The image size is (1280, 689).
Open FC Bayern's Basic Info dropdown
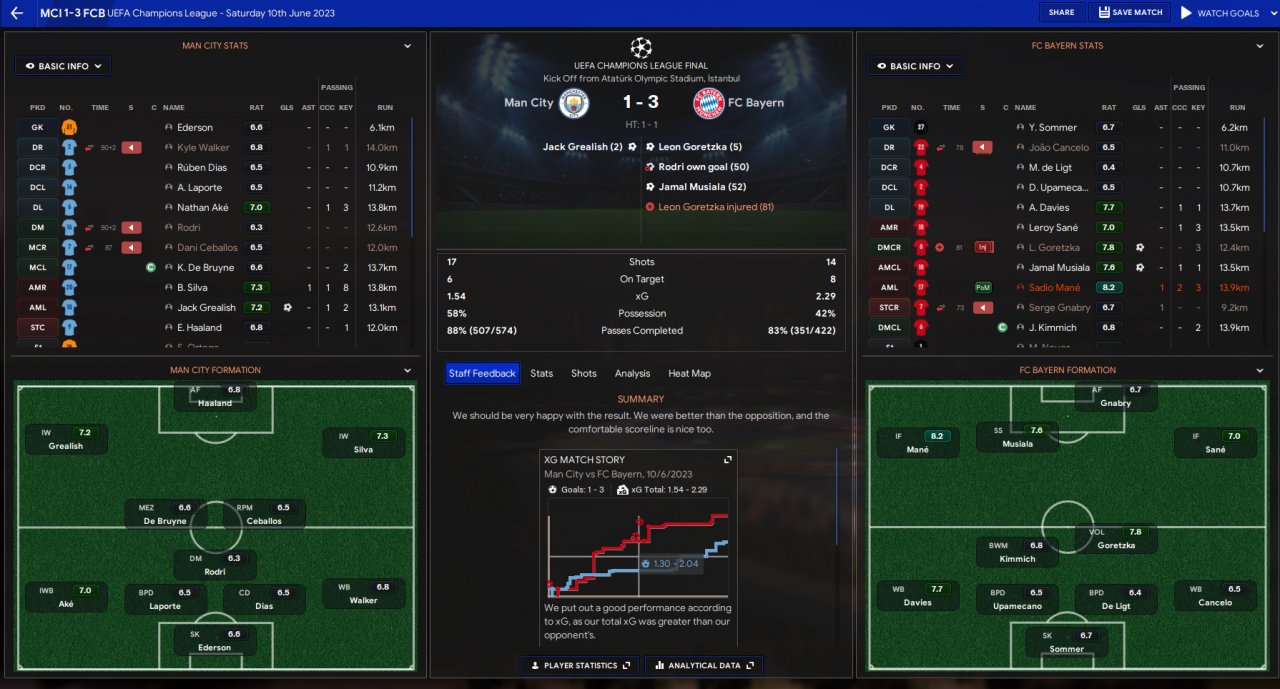(x=915, y=66)
